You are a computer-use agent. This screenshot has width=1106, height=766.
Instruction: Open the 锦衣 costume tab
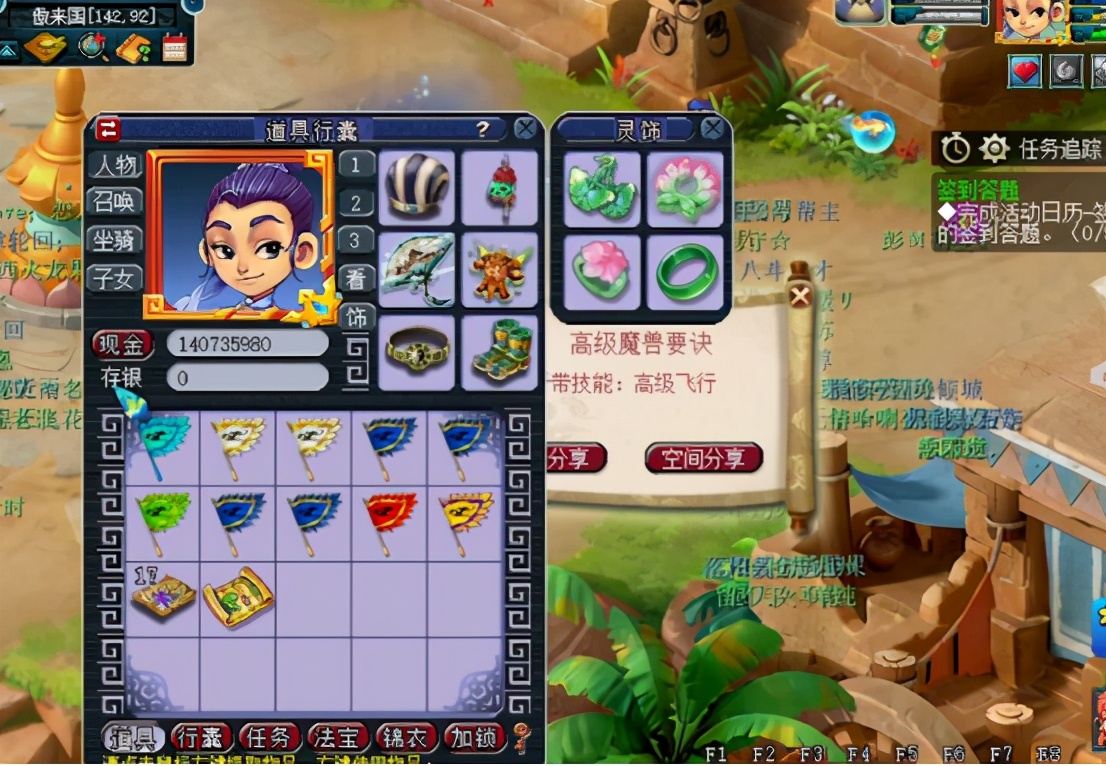coord(406,738)
